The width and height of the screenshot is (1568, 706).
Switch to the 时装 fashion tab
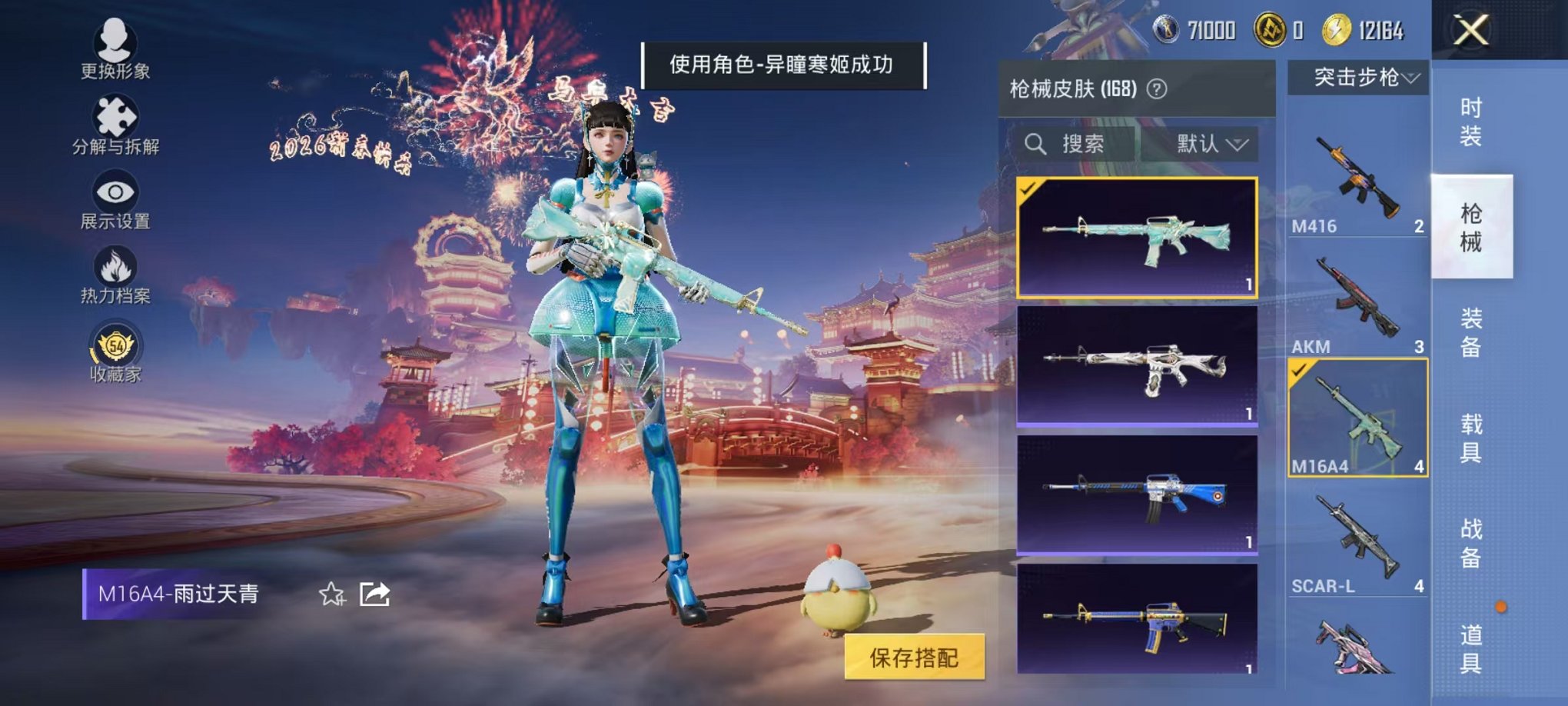[1472, 119]
